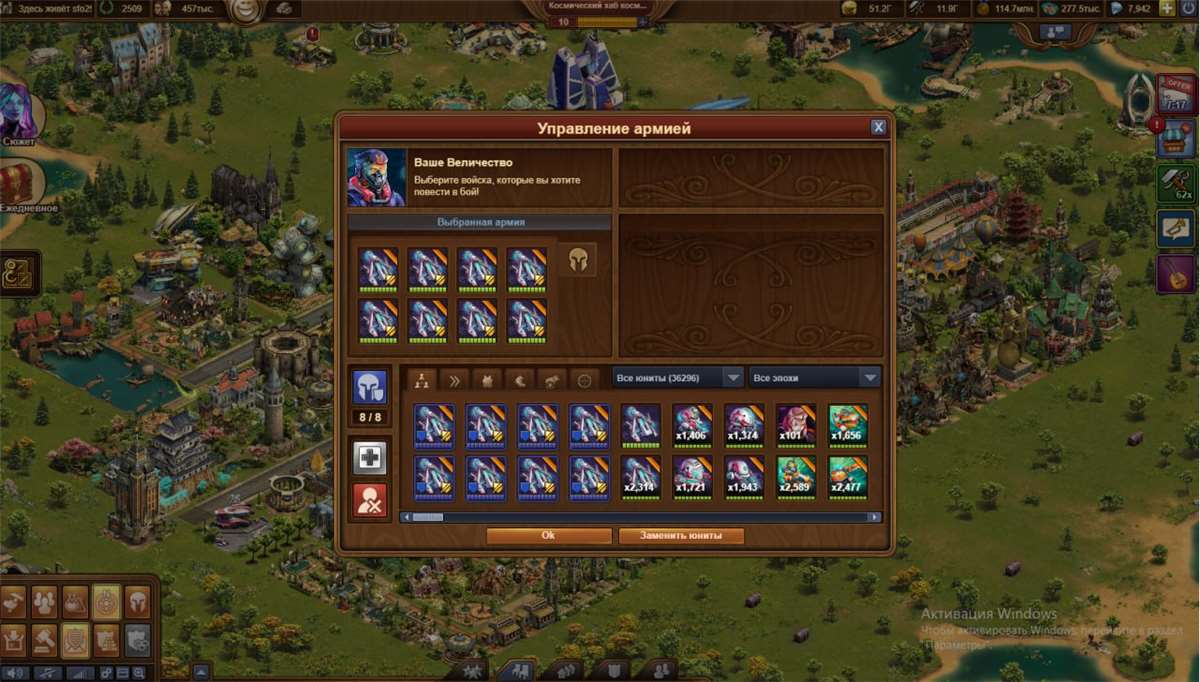
Task: Close the army management window
Action: point(878,127)
